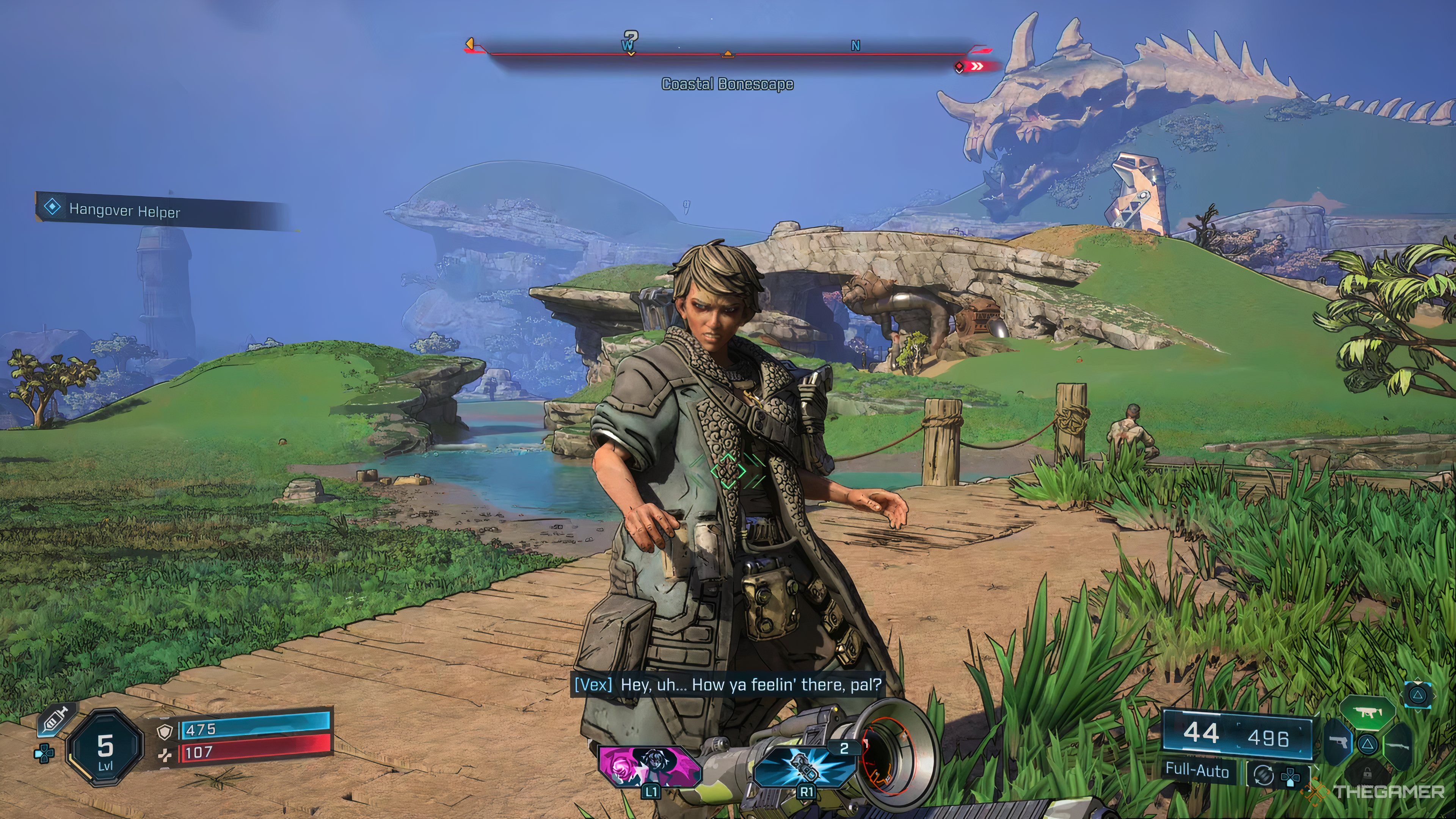The width and height of the screenshot is (1456, 819).
Task: Select the question mark marker on compass
Action: coord(631,39)
